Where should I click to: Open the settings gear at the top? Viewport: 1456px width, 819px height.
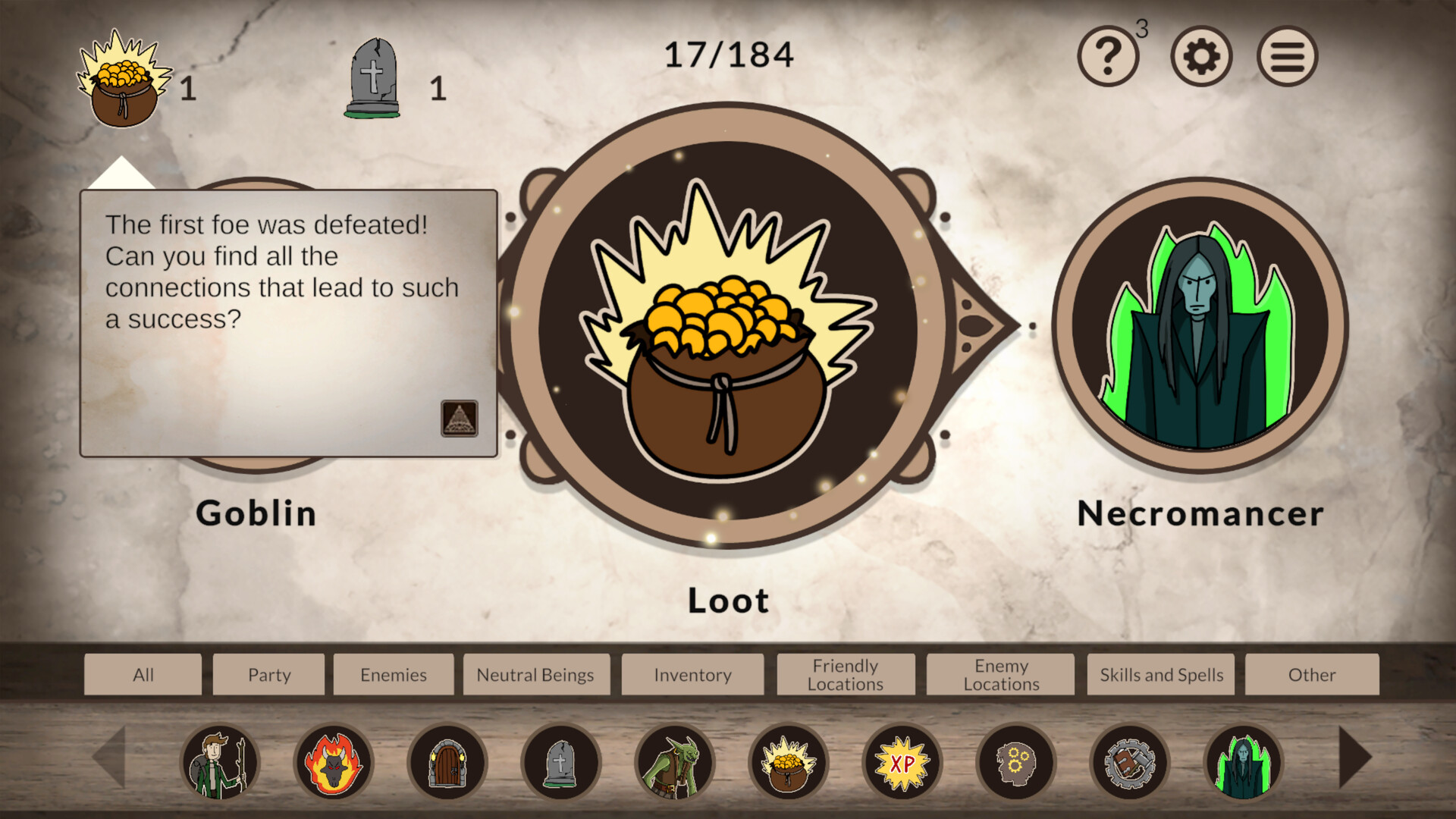pos(1200,55)
